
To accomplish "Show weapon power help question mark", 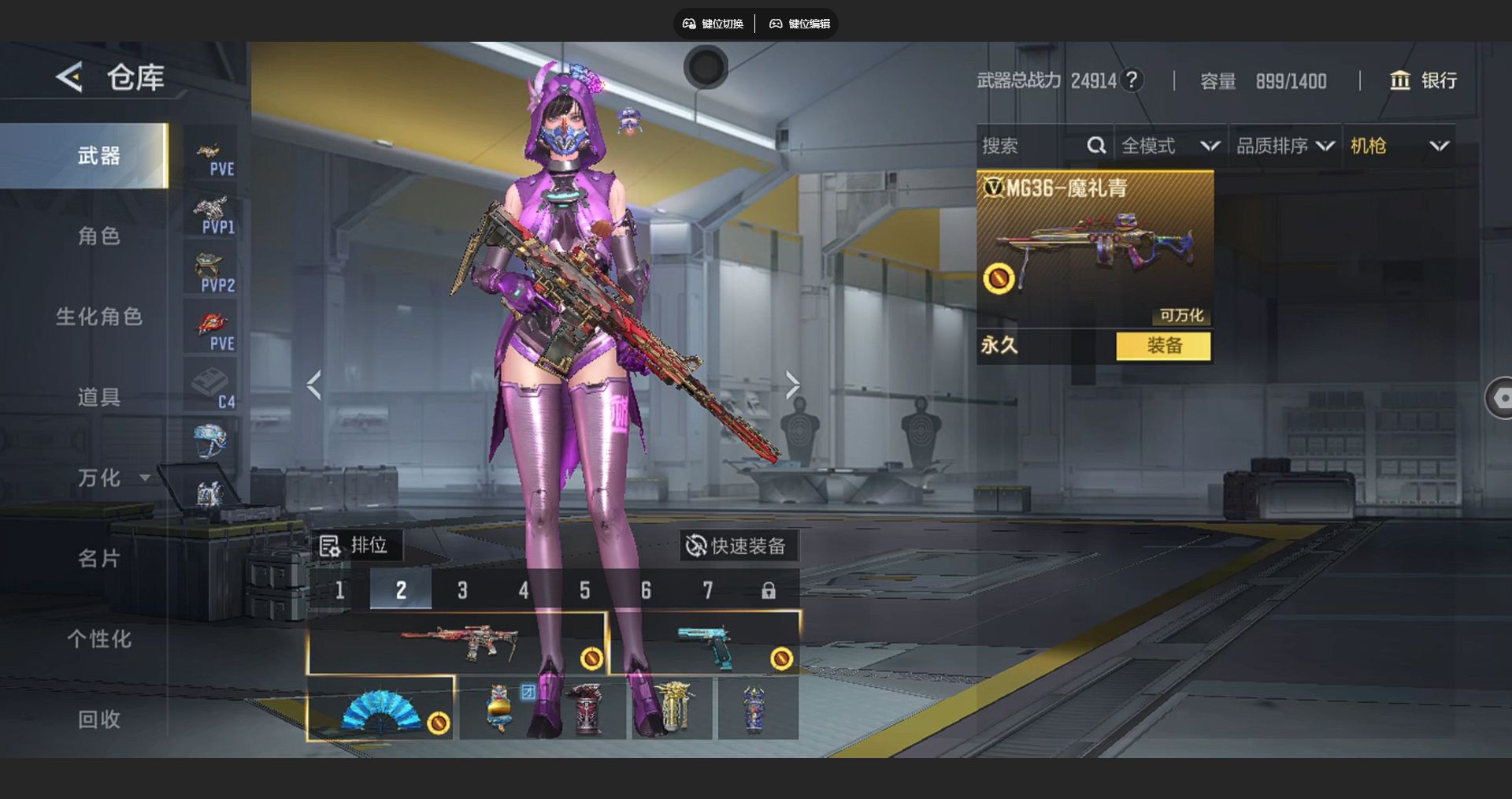I will tap(1132, 80).
